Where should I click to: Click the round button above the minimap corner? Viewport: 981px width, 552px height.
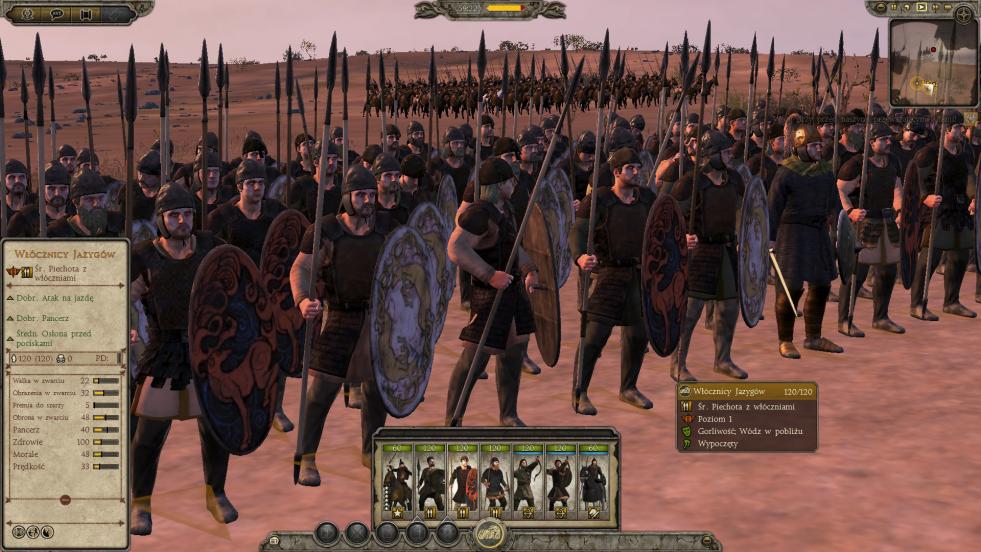tap(963, 14)
